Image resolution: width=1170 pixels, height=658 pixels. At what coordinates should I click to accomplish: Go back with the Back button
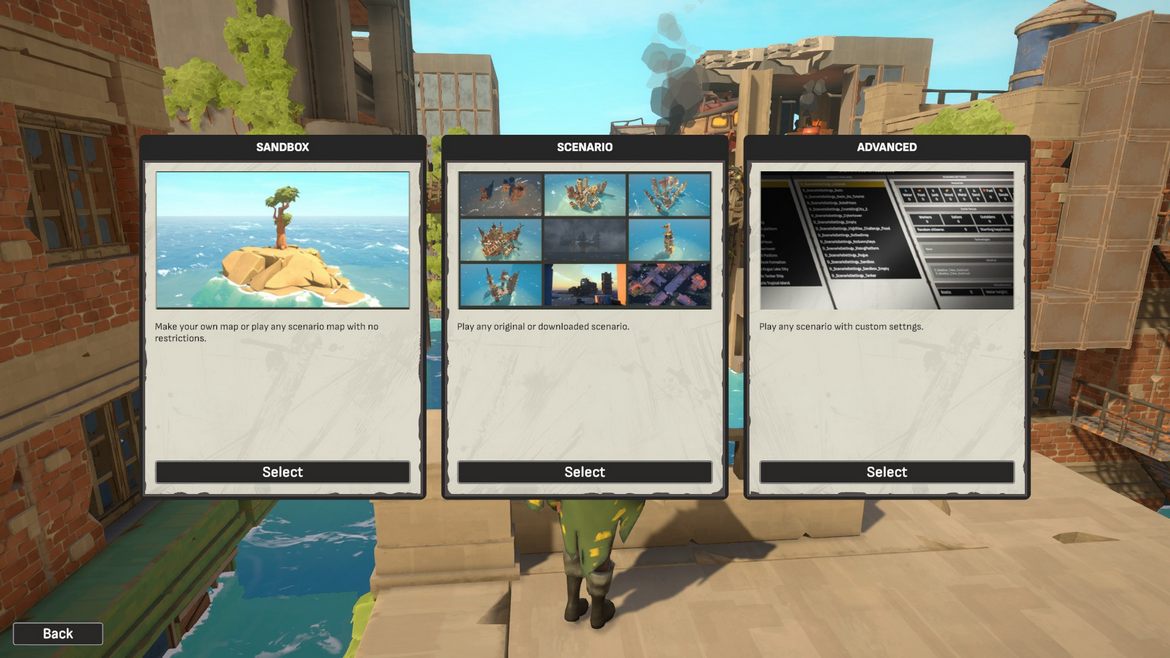click(x=58, y=633)
